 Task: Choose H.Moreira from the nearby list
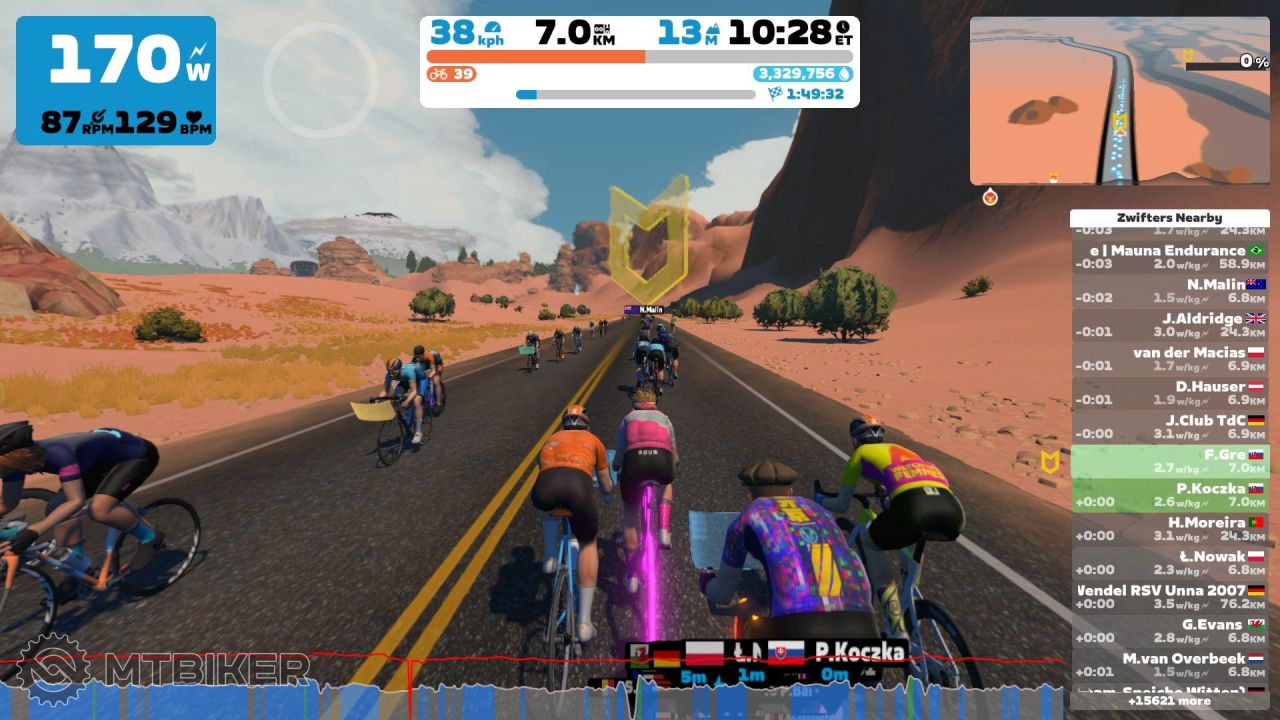click(1169, 529)
